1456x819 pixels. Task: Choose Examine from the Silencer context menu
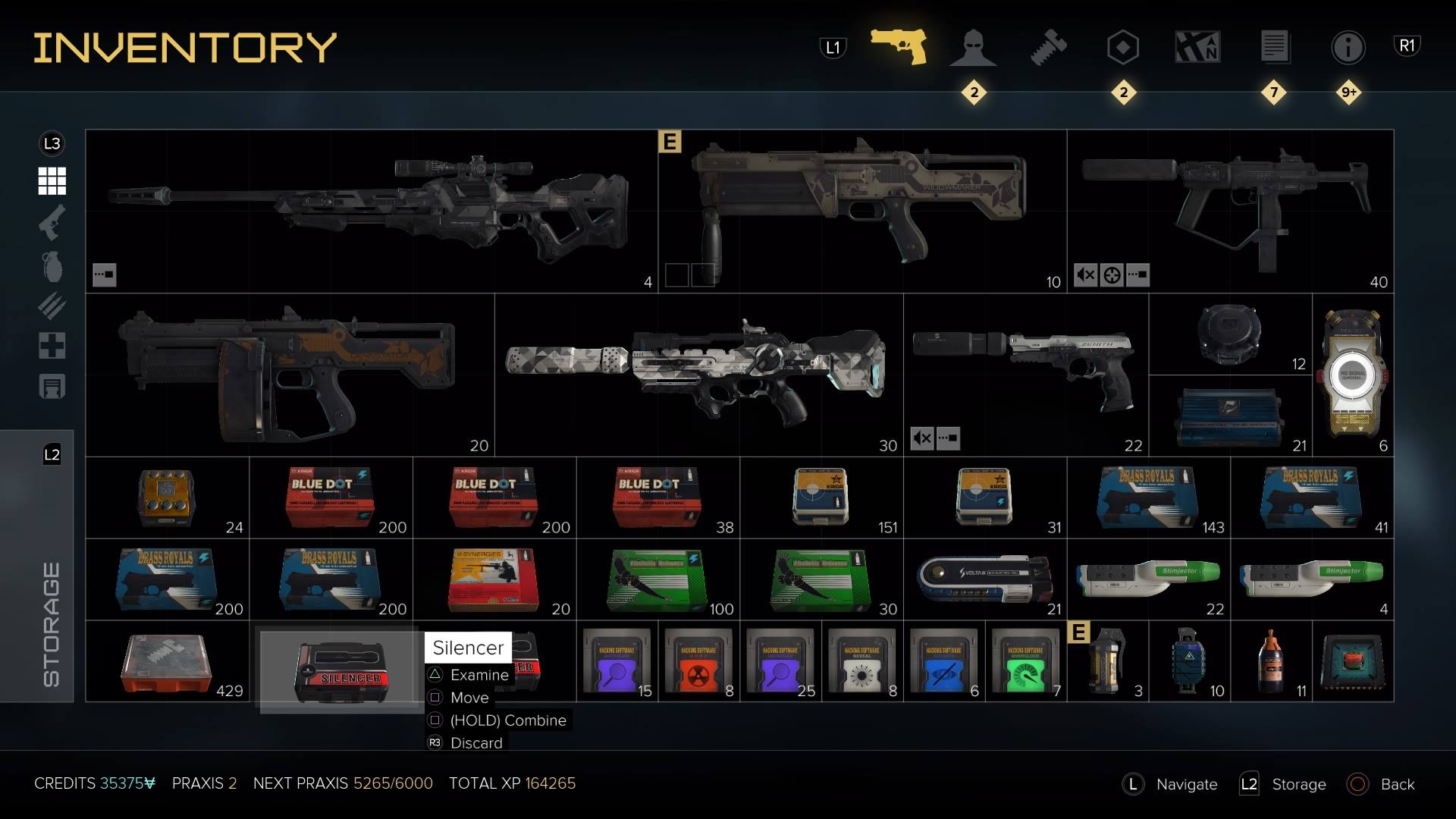pyautogui.click(x=479, y=675)
